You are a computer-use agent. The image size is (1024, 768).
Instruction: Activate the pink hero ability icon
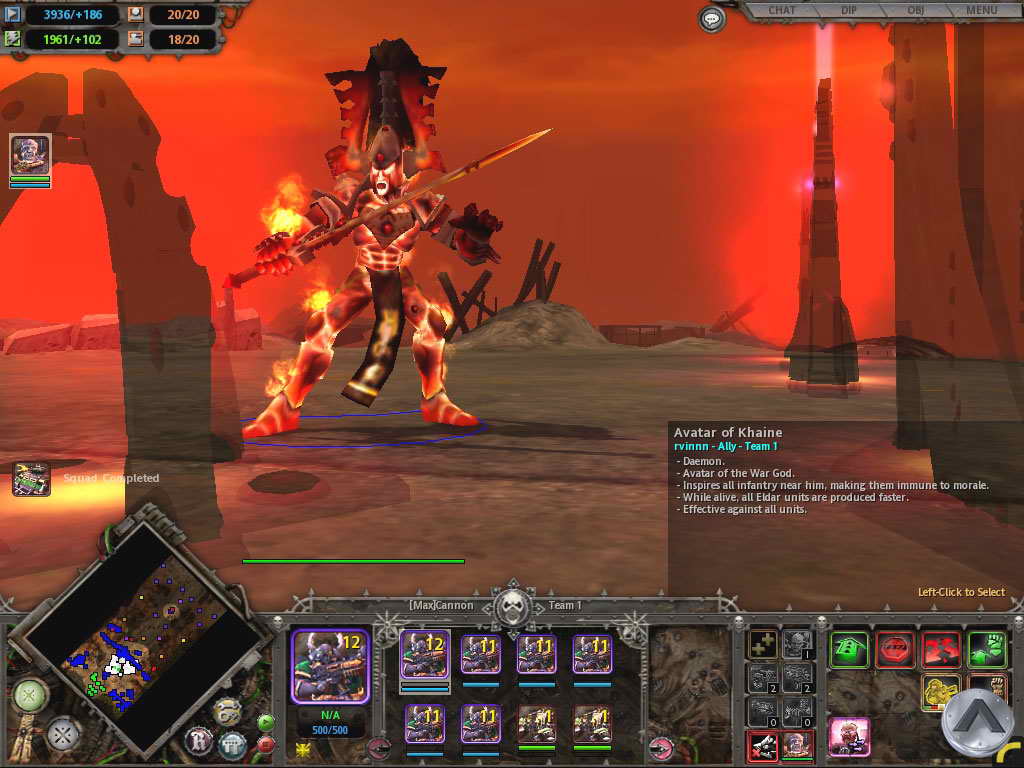click(x=849, y=738)
